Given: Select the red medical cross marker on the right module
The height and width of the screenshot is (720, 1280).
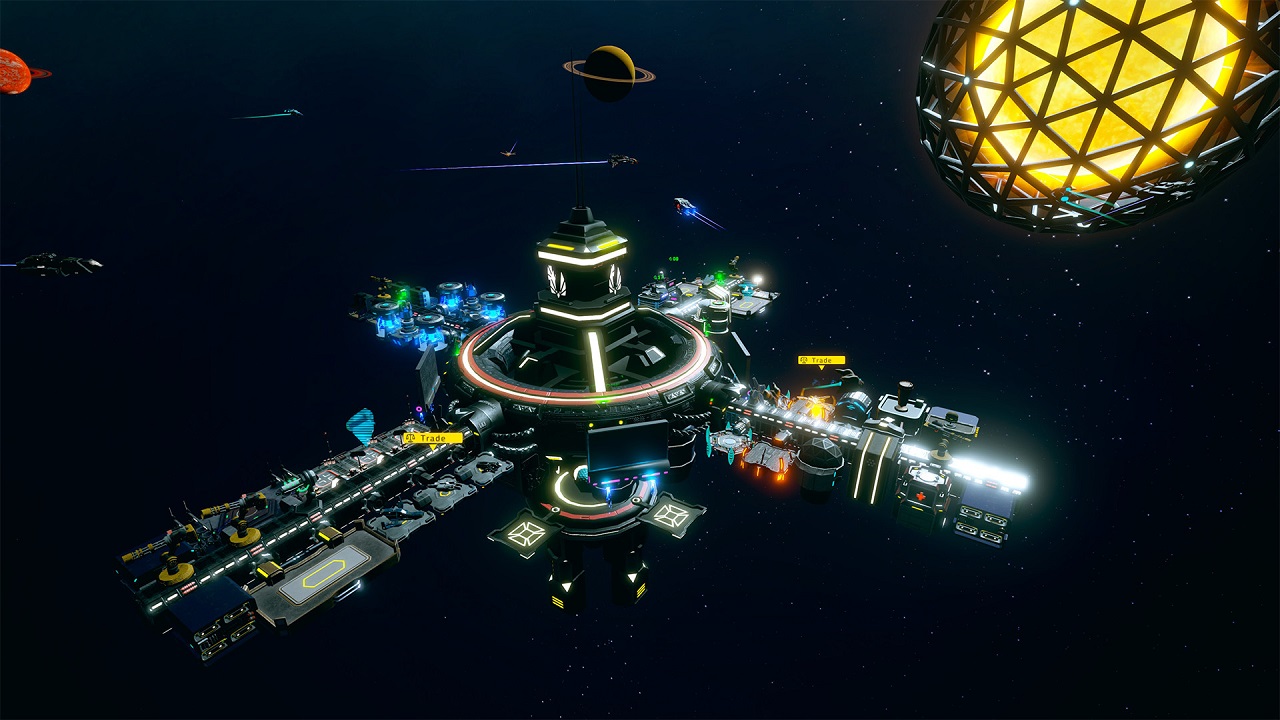Looking at the screenshot, I should 920,496.
